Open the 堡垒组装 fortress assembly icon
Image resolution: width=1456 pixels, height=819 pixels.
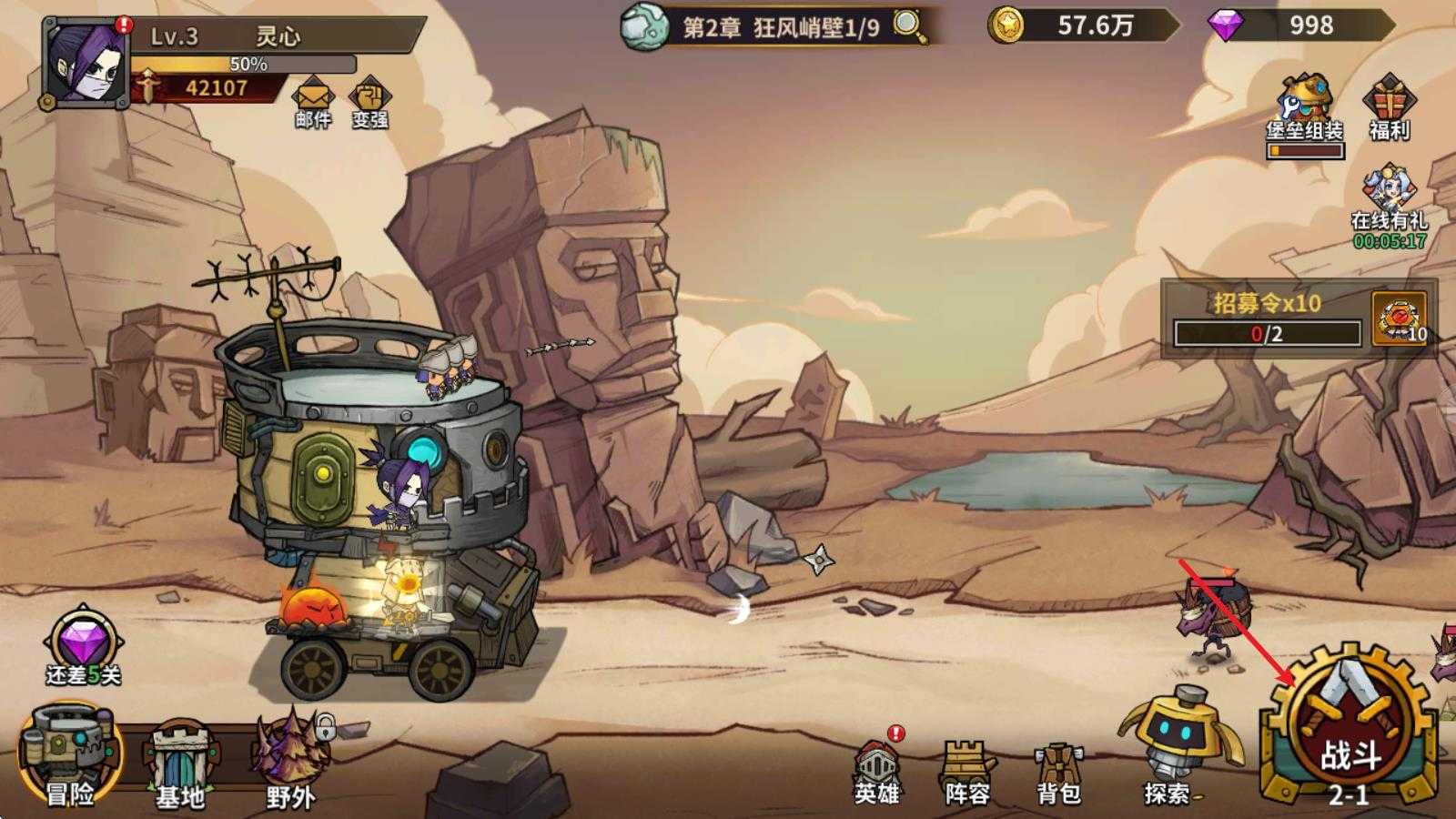[x=1301, y=100]
